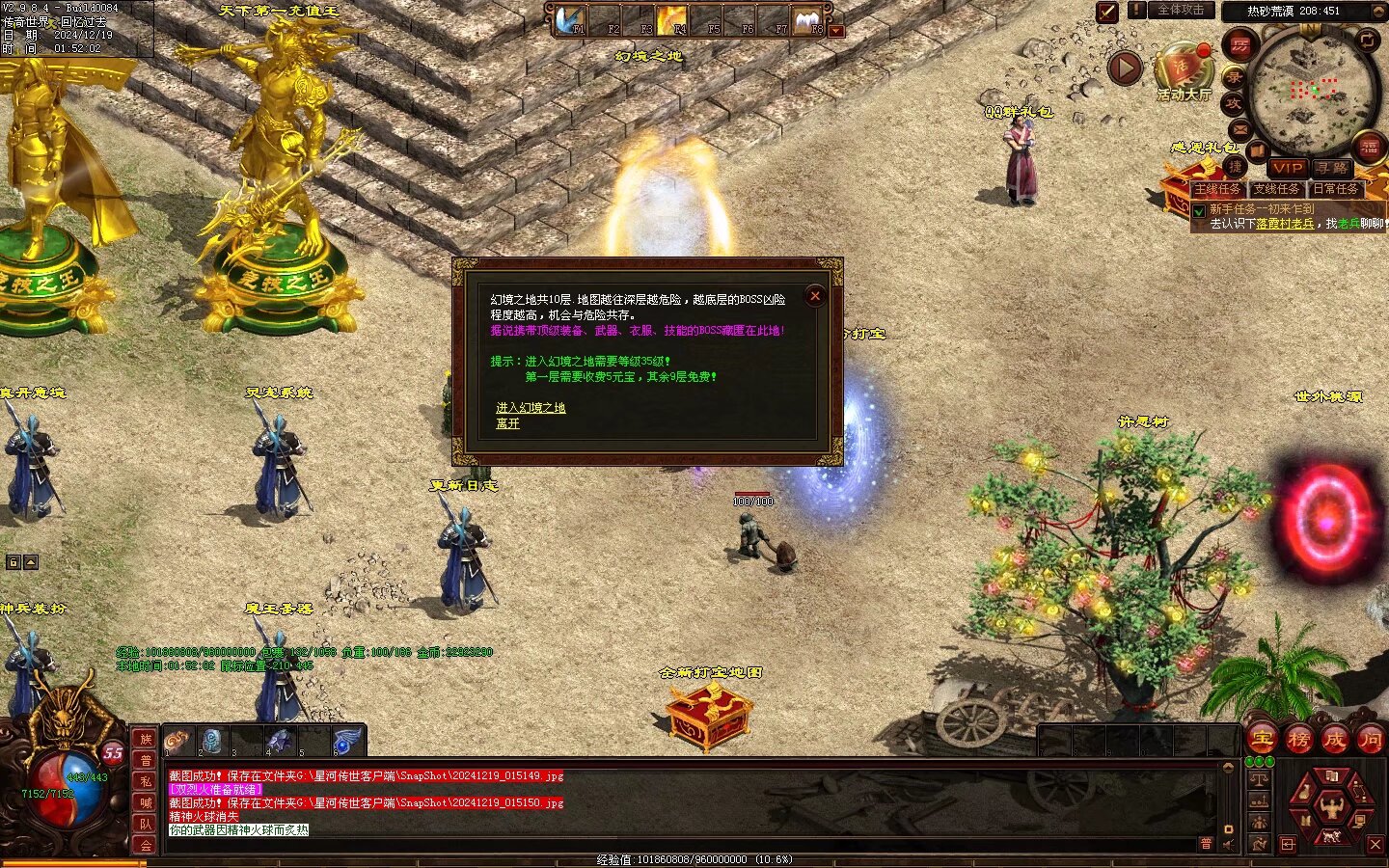Switch to the 主线任务 tab
Viewport: 1389px width, 868px height.
(x=1217, y=189)
